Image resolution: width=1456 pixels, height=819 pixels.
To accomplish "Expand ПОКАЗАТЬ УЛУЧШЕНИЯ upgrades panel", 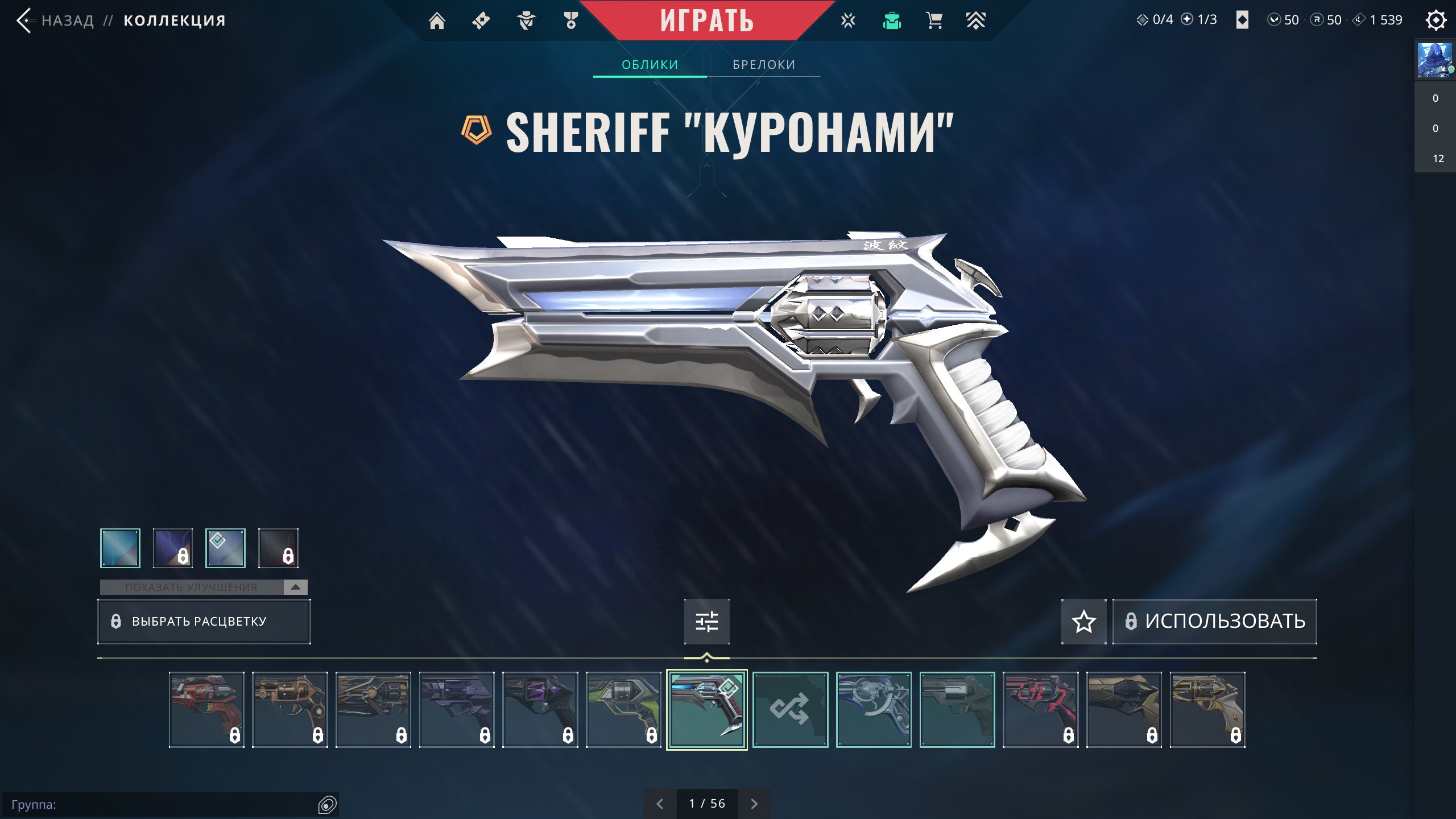I will (x=204, y=587).
